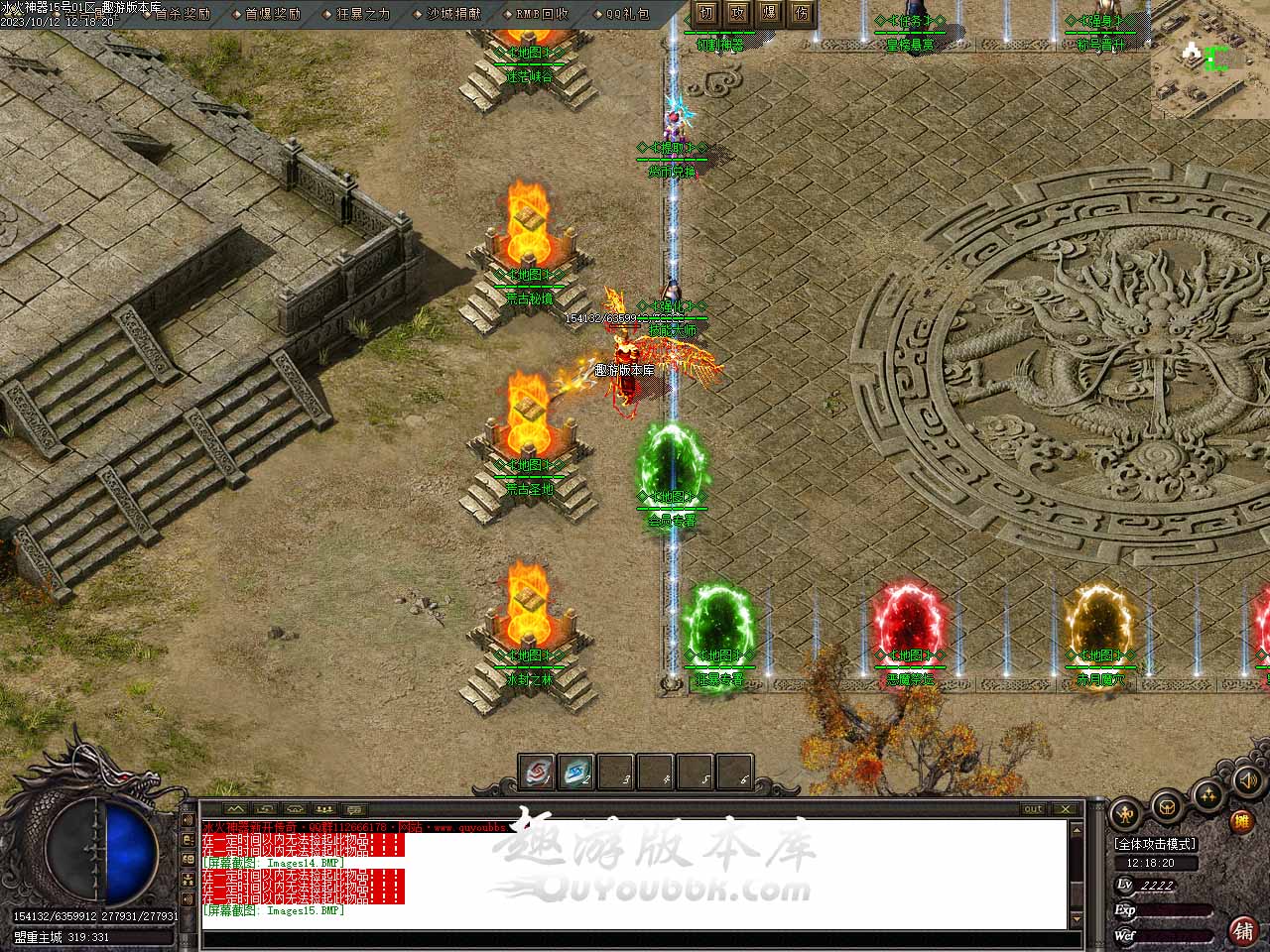This screenshot has height=952, width=1270.
Task: Open the character panel with the warrior icon
Action: coord(1125,815)
